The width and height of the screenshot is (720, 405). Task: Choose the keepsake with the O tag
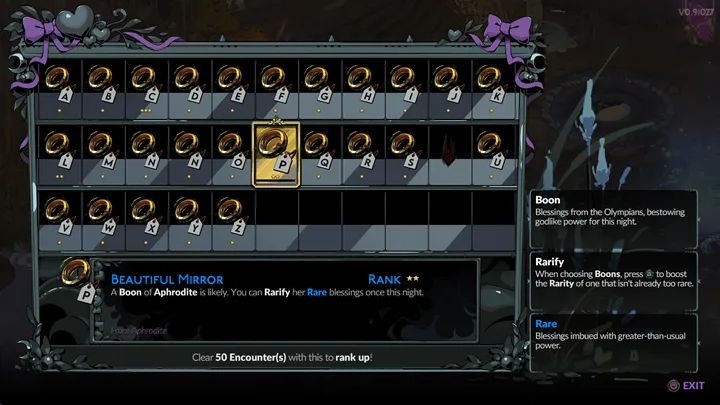[x=232, y=150]
